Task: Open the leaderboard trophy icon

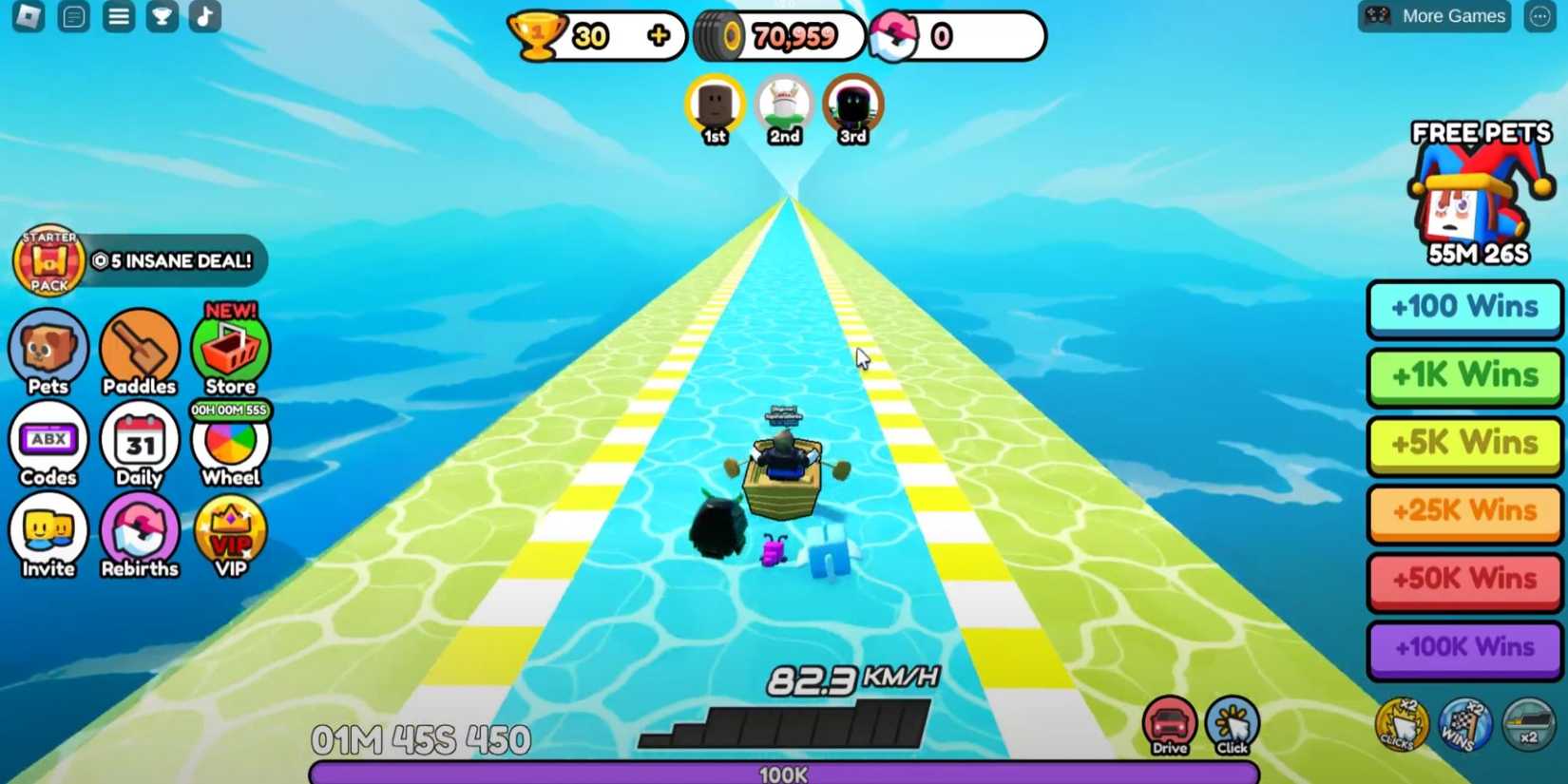Action: pyautogui.click(x=161, y=15)
